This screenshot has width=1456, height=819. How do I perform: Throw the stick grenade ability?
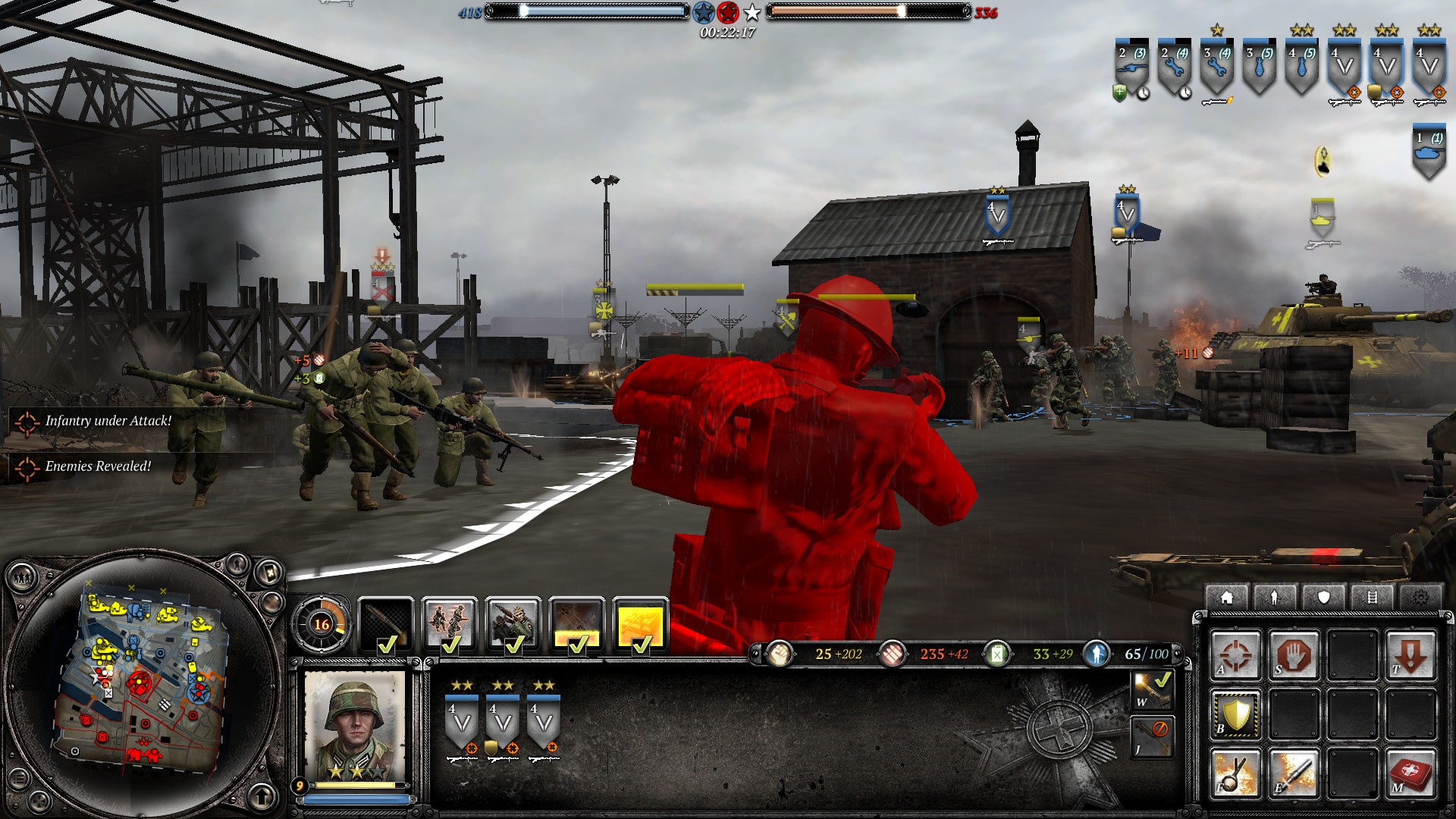[x=1235, y=773]
